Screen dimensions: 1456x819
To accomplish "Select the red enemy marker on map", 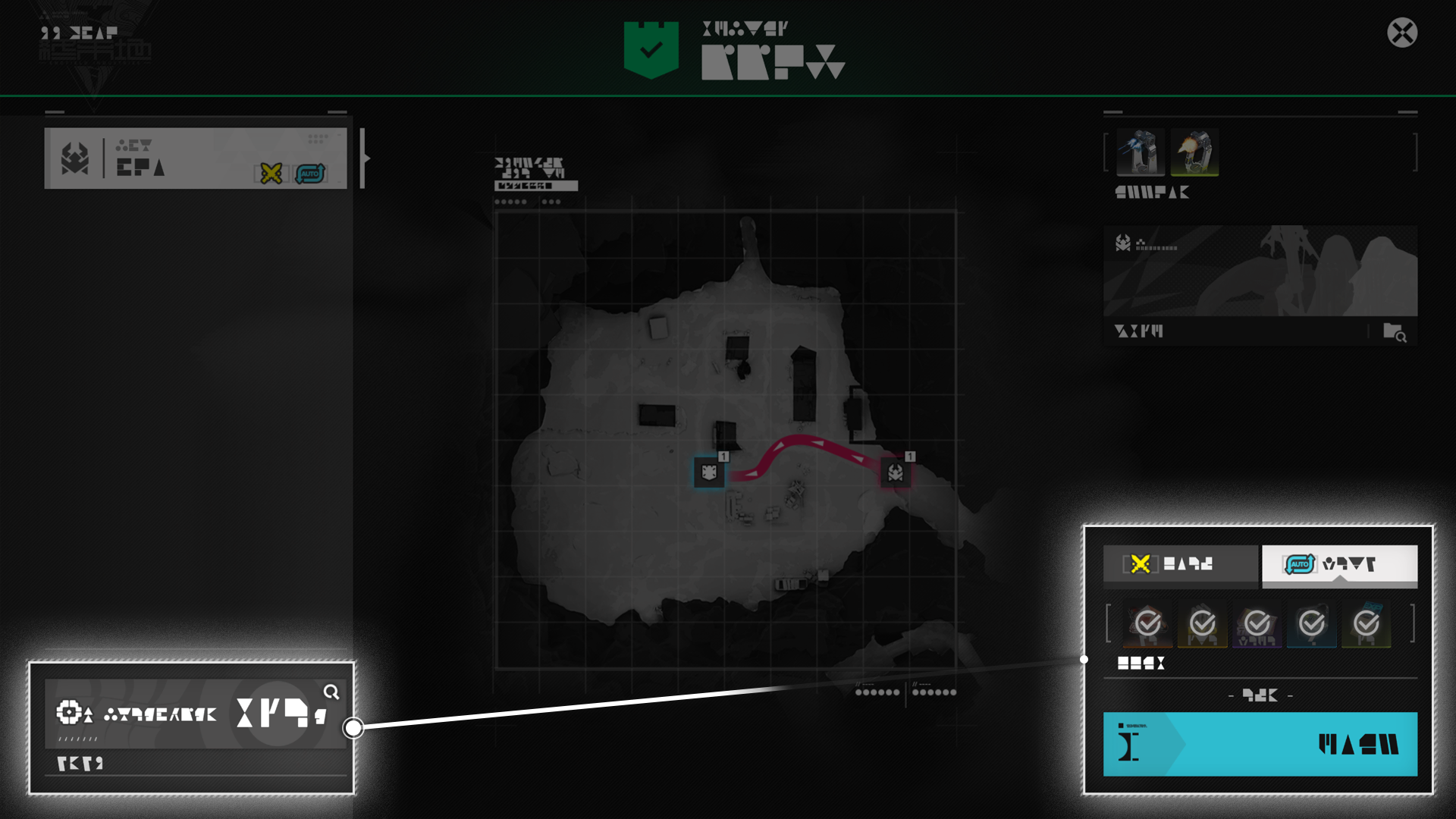I will [x=896, y=472].
